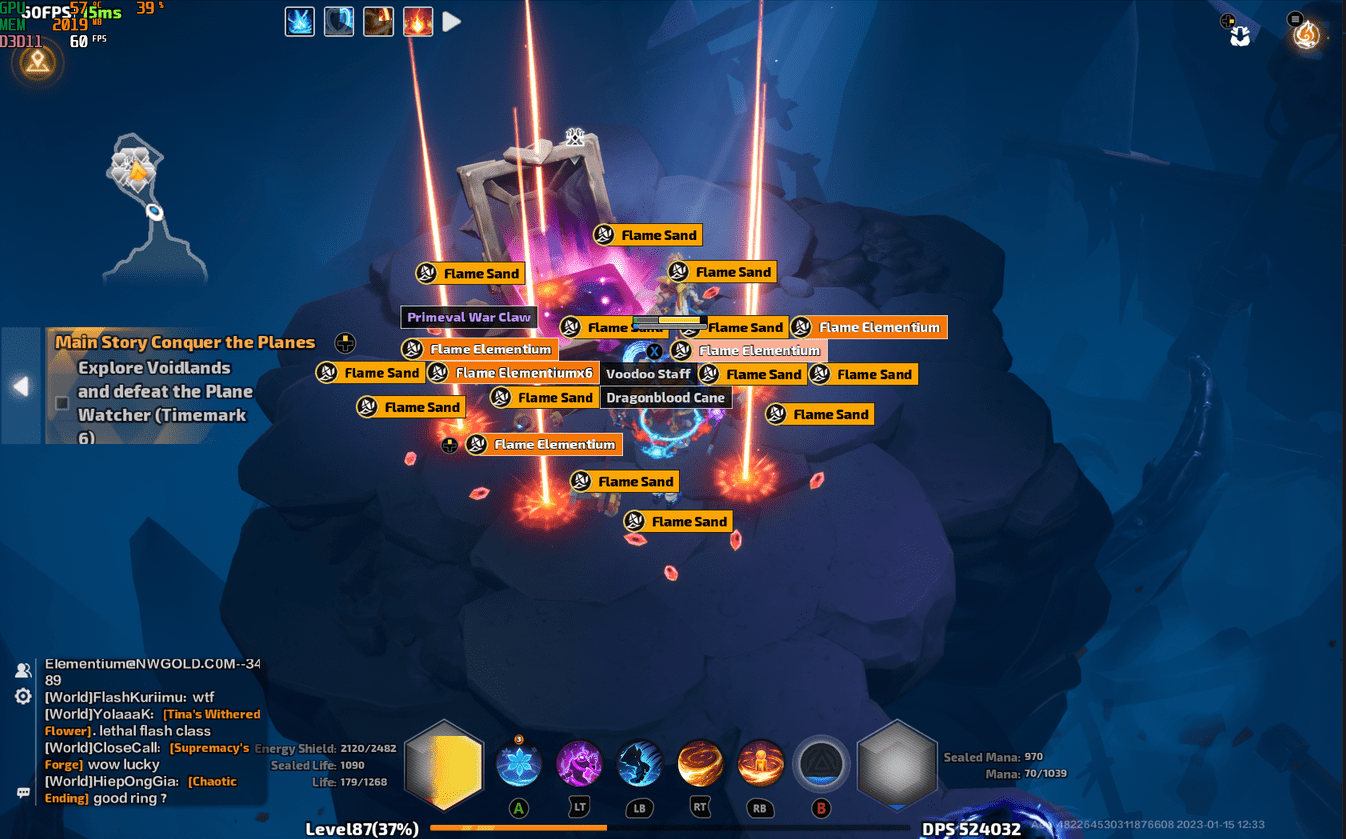Select the blue frost buff icon at top
Viewport: 1346px width, 839px height.
(299, 21)
